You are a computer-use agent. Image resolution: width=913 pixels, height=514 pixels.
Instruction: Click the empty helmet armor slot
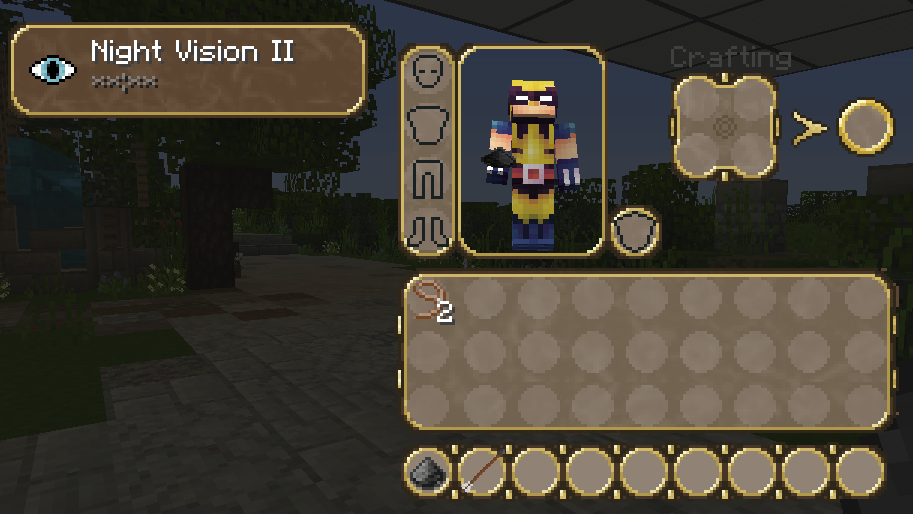(428, 72)
